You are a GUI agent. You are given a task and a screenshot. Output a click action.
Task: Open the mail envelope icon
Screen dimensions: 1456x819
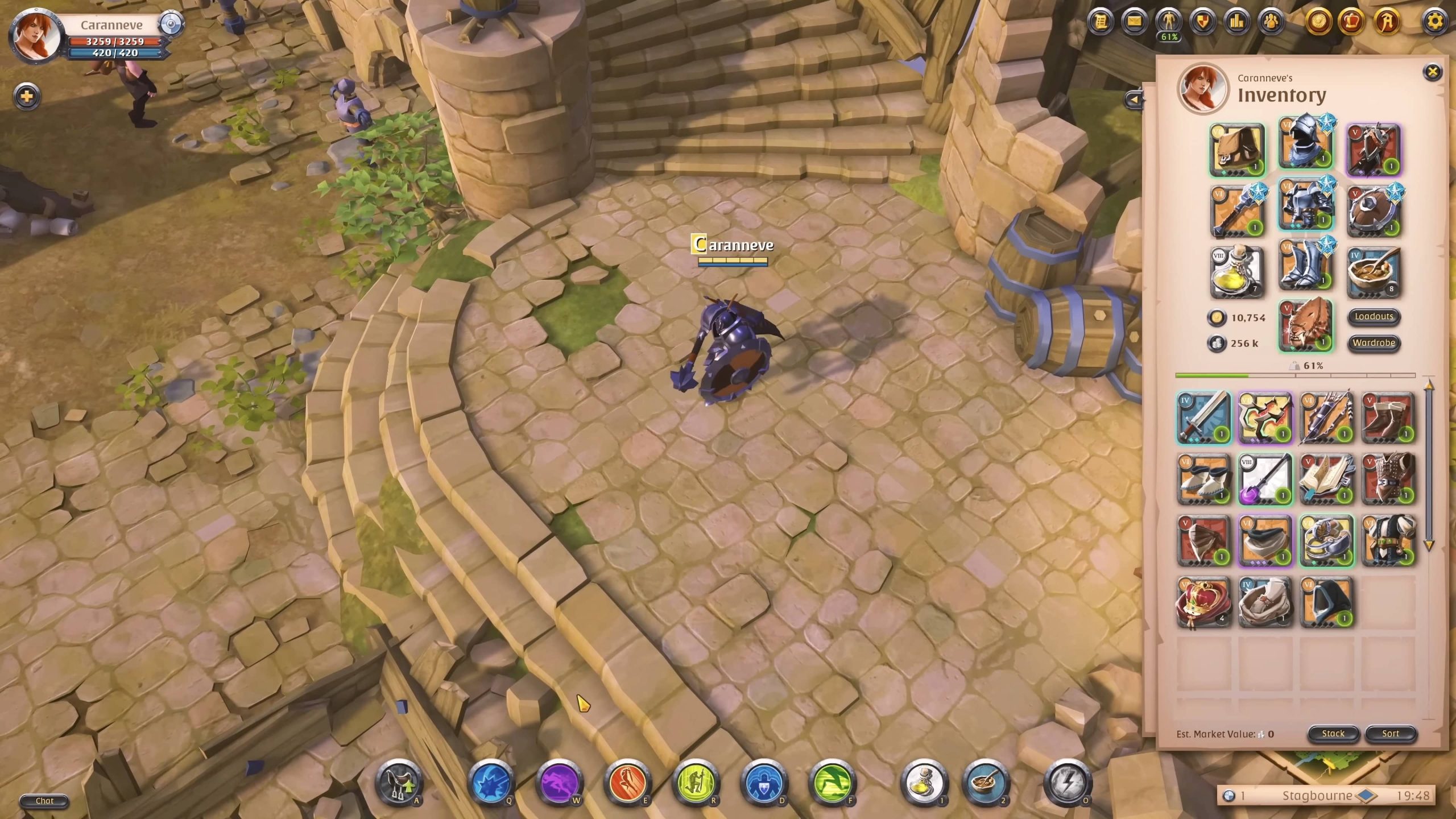(x=1134, y=22)
